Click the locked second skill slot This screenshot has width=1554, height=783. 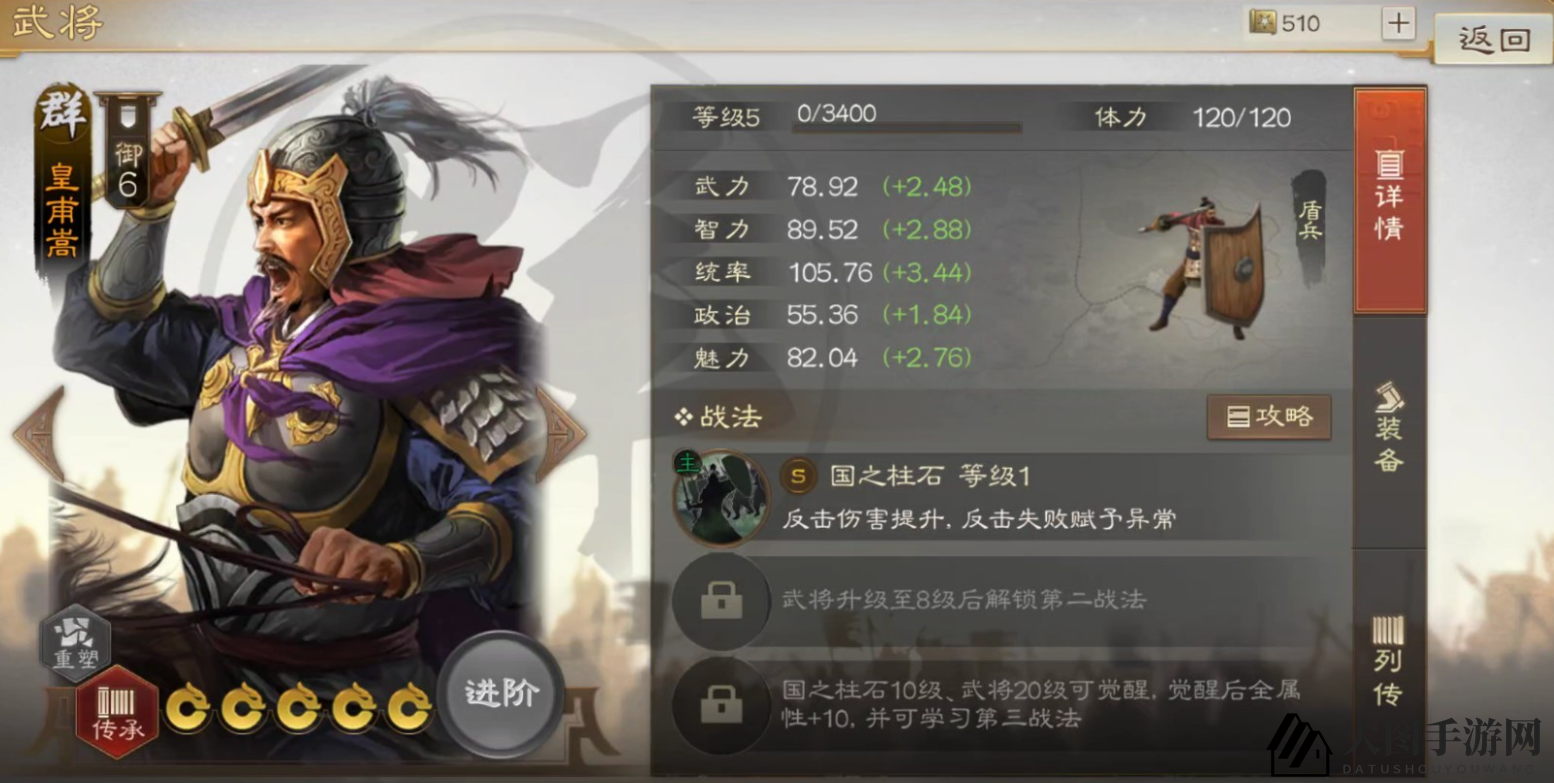(x=722, y=601)
